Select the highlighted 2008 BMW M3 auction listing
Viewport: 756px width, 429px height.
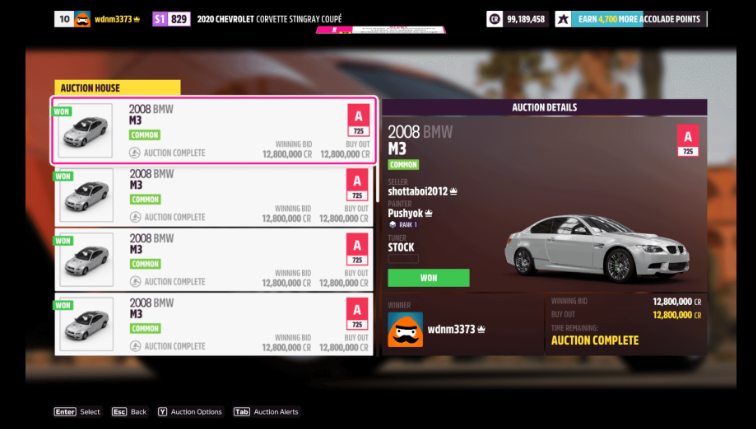(x=214, y=131)
